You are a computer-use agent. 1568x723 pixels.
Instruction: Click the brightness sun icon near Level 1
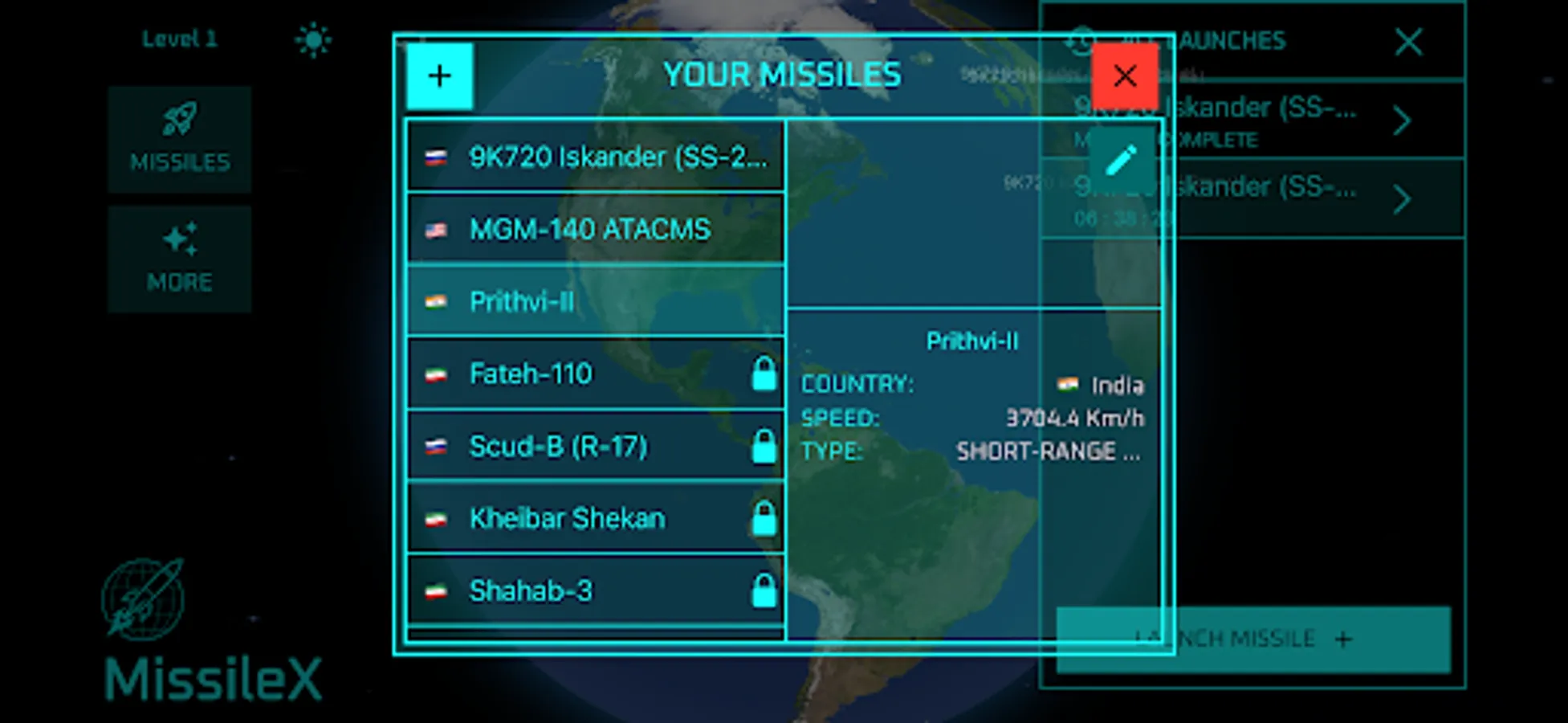312,38
